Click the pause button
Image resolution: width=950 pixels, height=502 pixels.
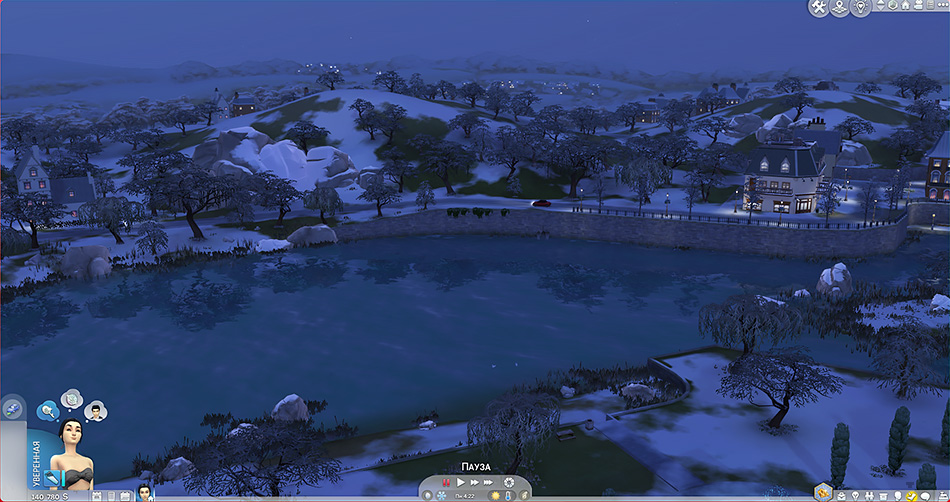[x=446, y=482]
